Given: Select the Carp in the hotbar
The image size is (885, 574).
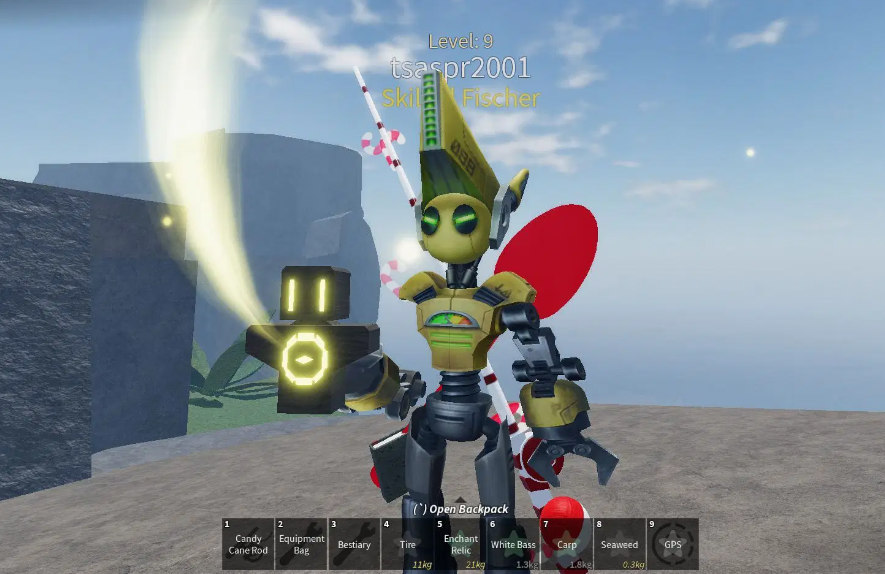Looking at the screenshot, I should click(566, 544).
